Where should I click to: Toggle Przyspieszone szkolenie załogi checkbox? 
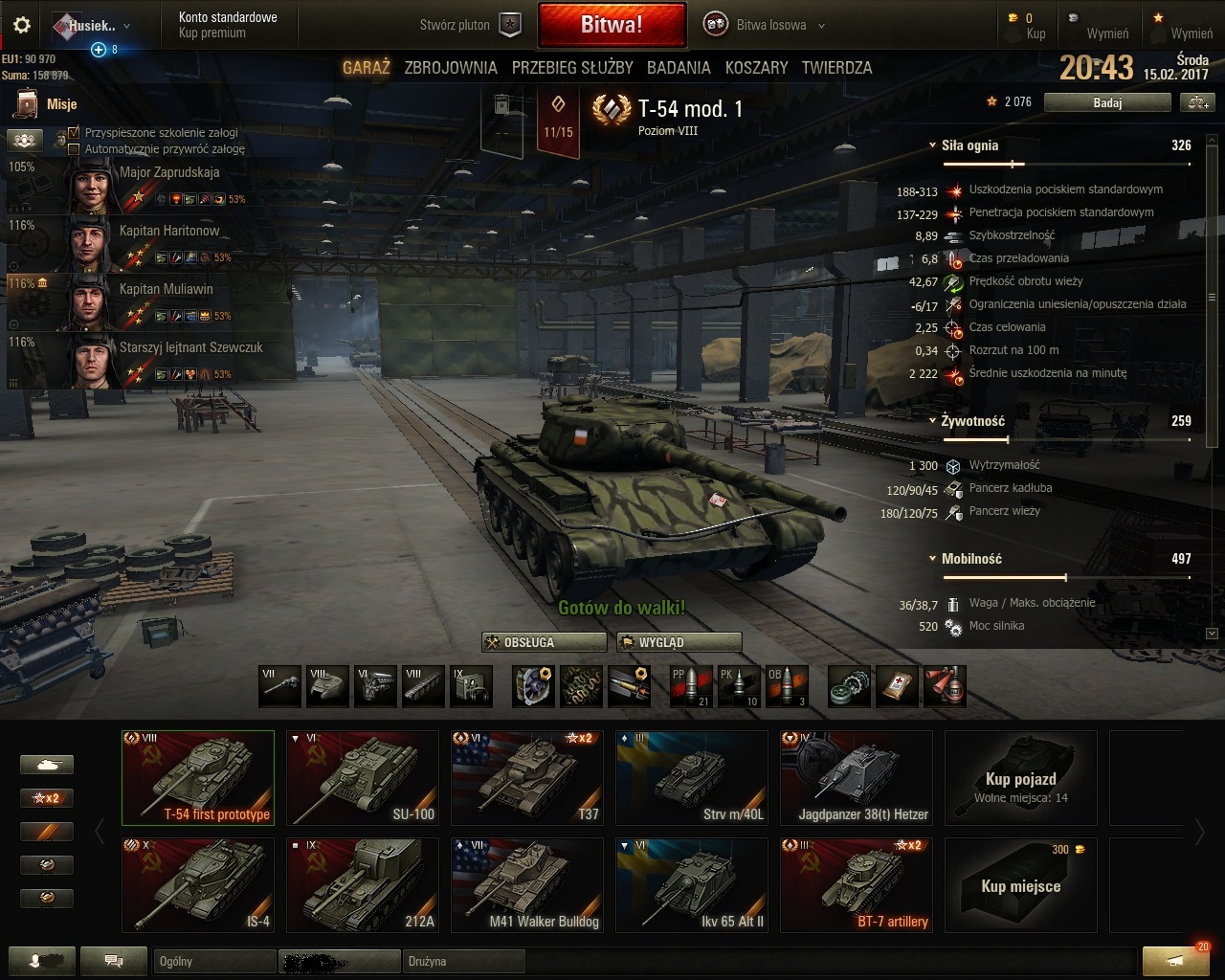[x=74, y=133]
